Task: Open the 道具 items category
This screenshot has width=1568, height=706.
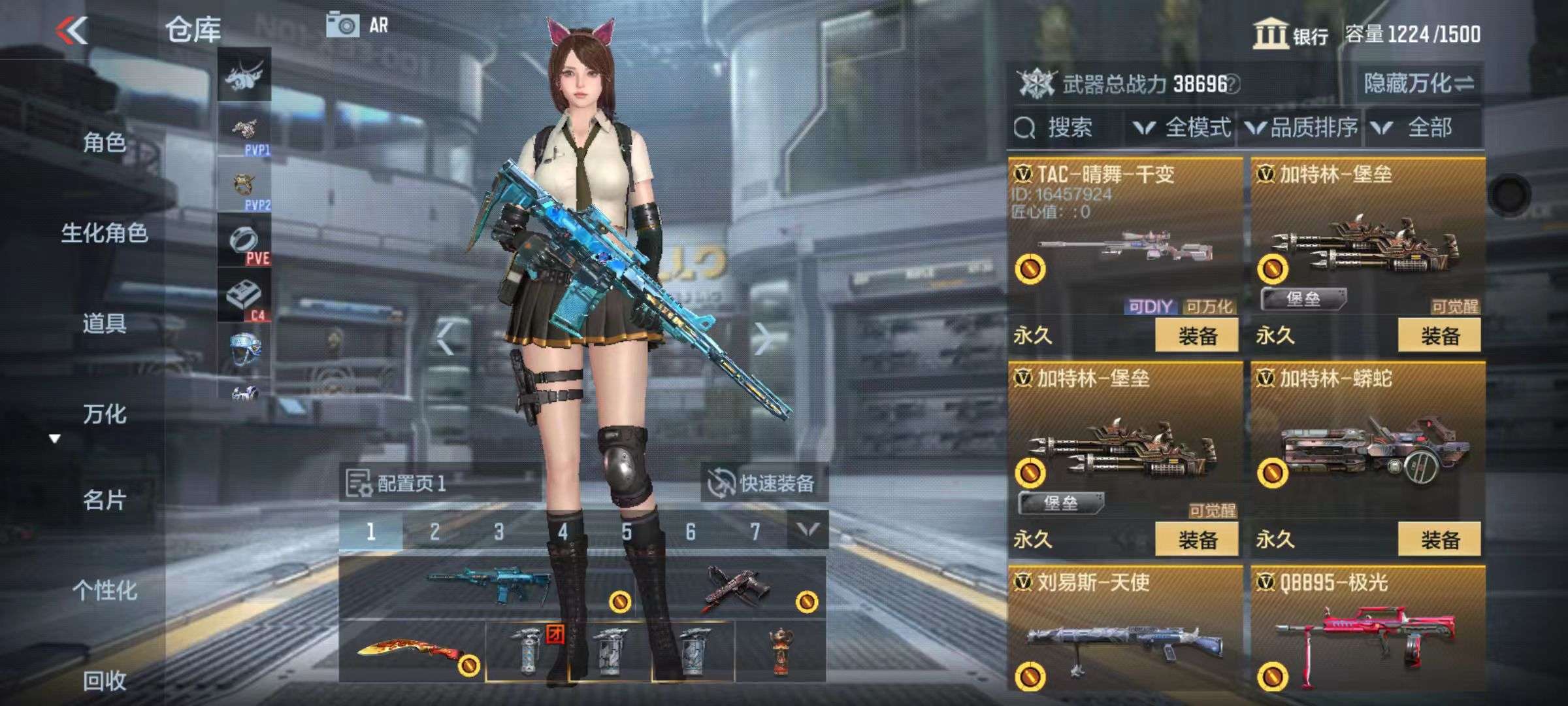Action: coord(104,324)
